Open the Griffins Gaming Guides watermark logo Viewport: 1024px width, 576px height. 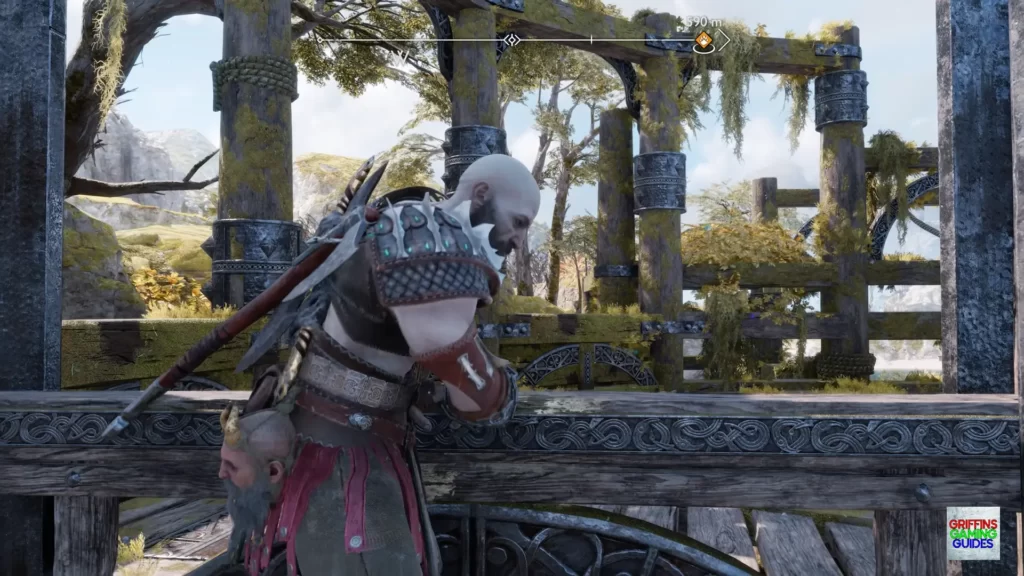pos(972,532)
